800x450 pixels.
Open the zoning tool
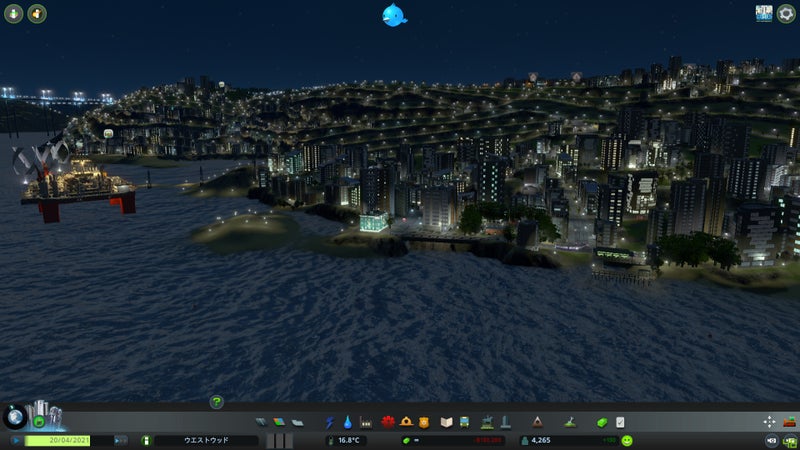(279, 422)
